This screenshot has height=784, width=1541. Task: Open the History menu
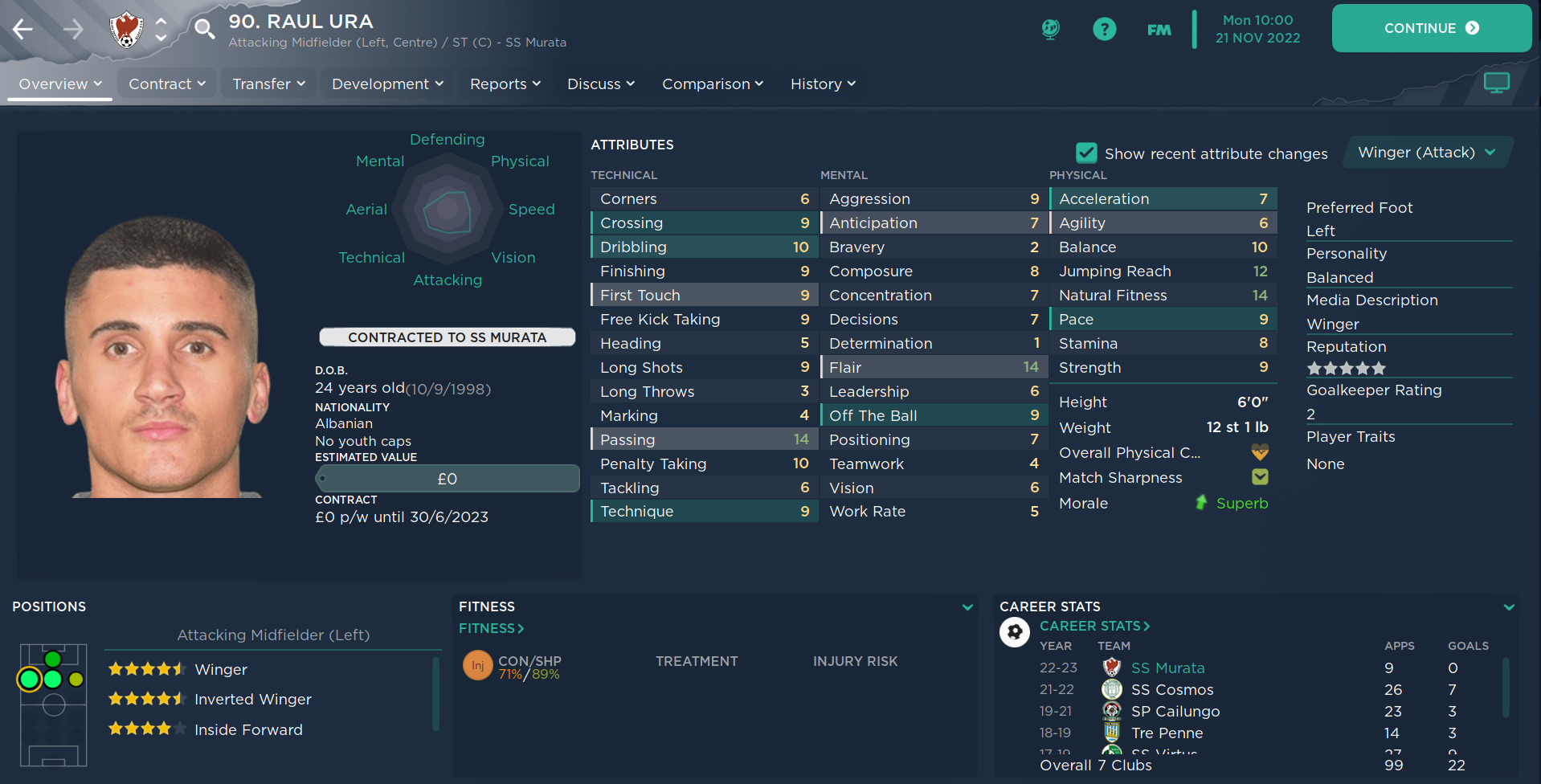[816, 84]
